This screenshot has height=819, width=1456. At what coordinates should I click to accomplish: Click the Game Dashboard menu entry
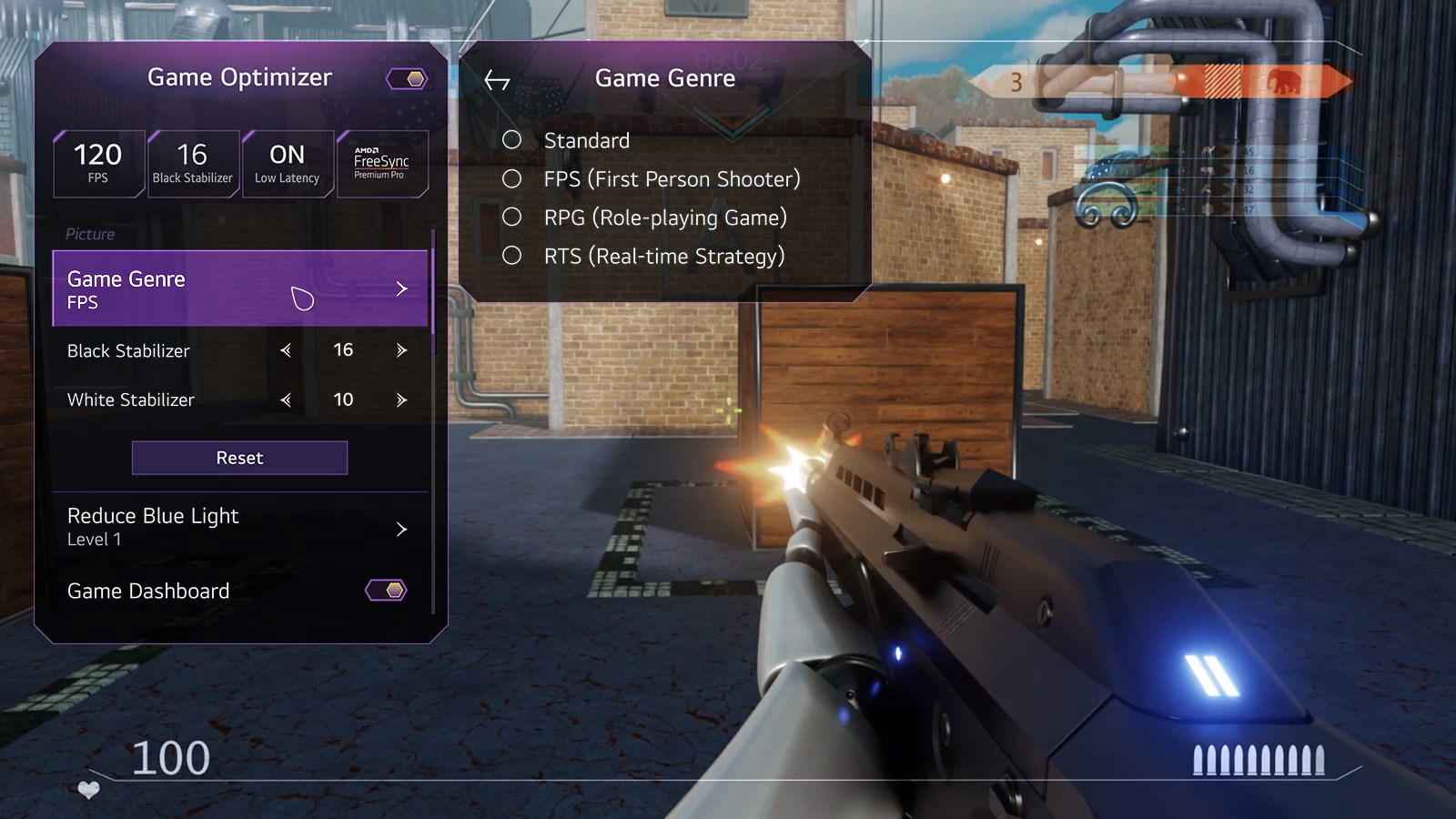(148, 590)
